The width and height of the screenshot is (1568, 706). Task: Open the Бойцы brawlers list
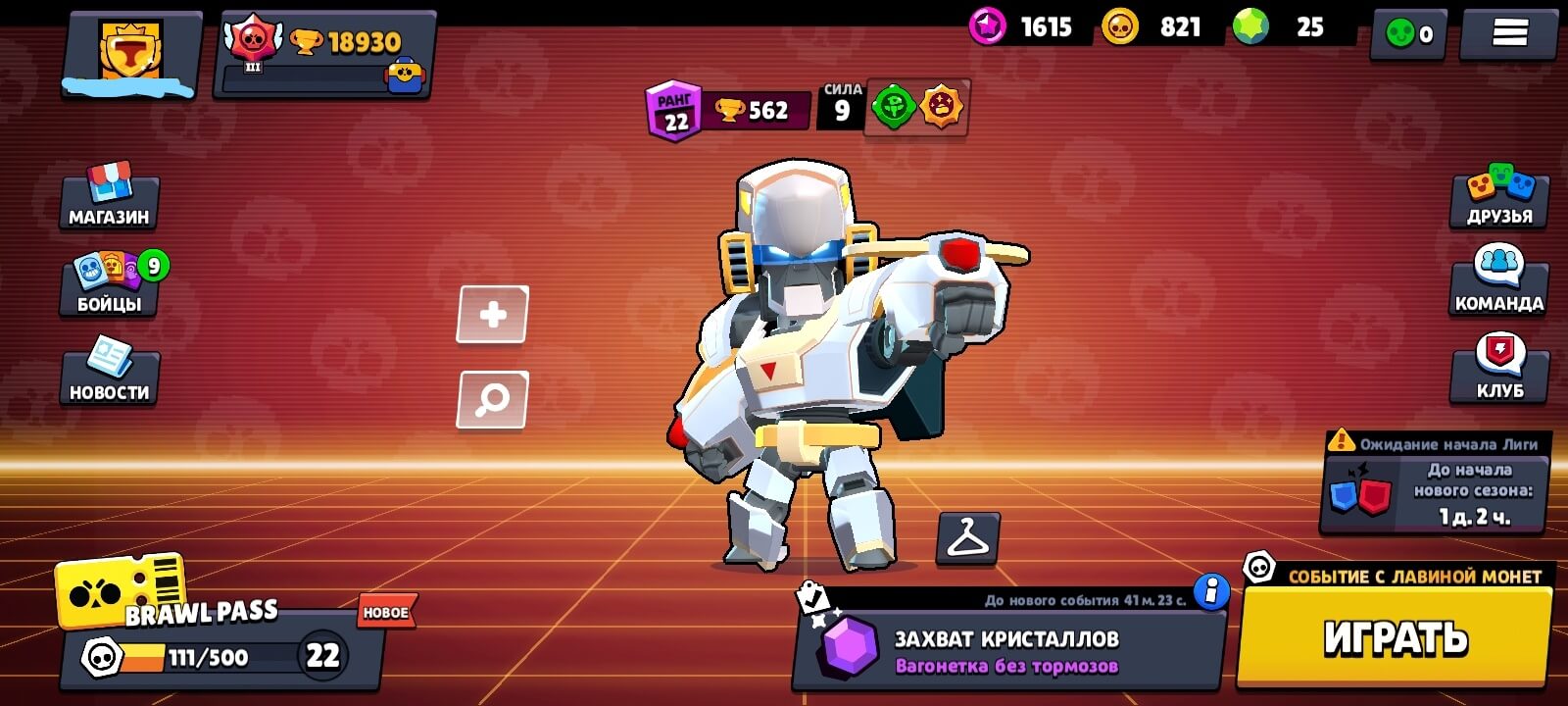109,284
